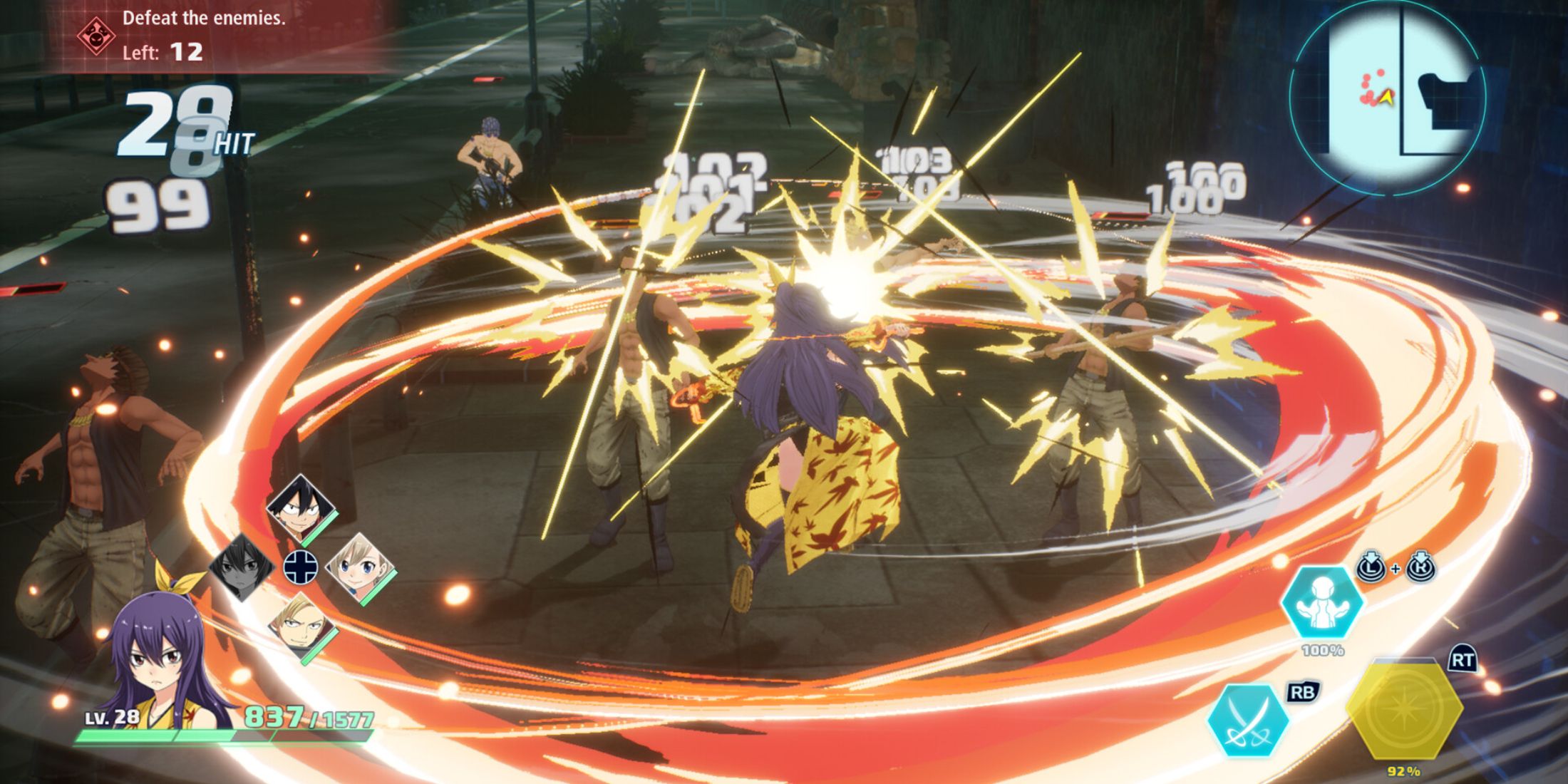Open the 'Defeat the enemies' objective banner

(205, 19)
